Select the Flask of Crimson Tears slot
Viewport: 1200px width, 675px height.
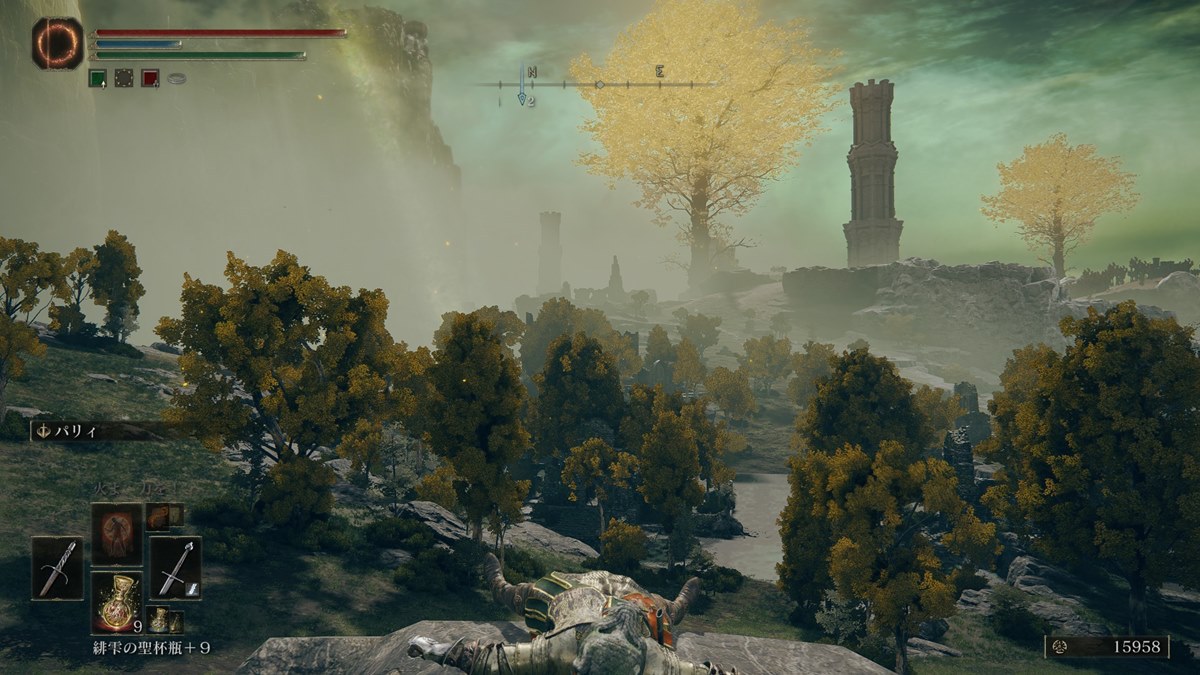click(117, 603)
